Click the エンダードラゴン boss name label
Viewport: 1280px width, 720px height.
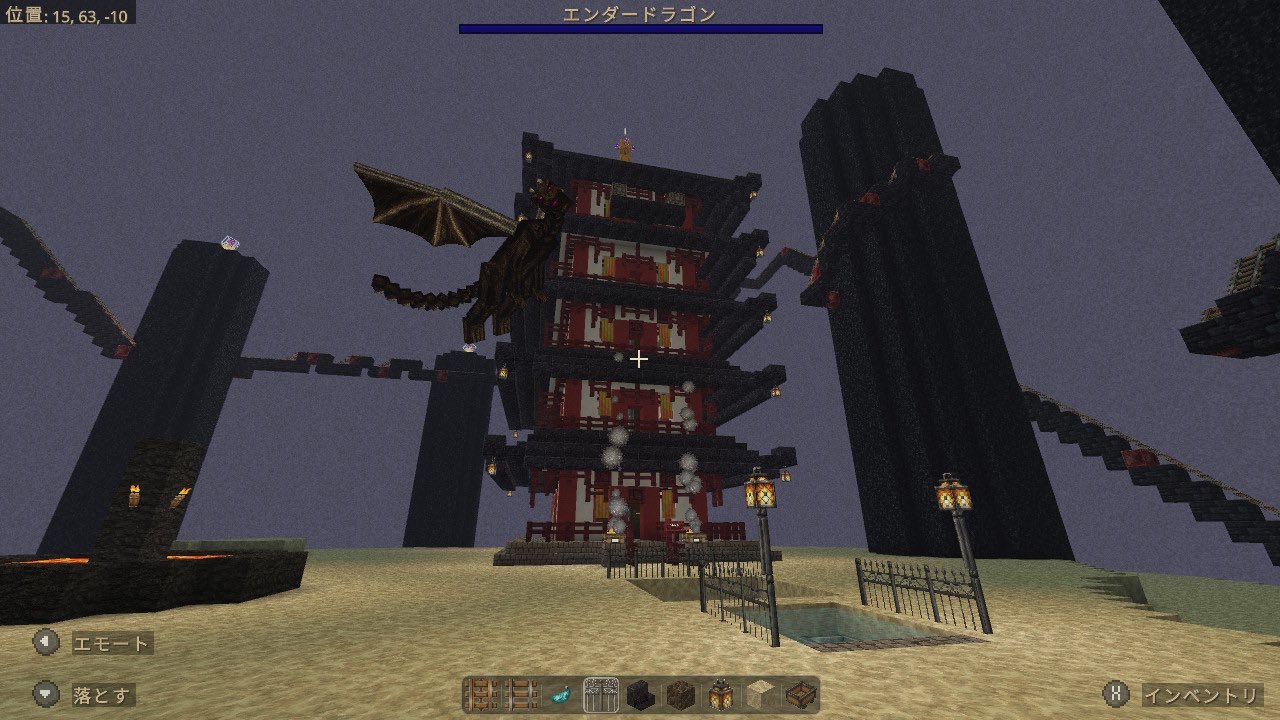pyautogui.click(x=639, y=12)
